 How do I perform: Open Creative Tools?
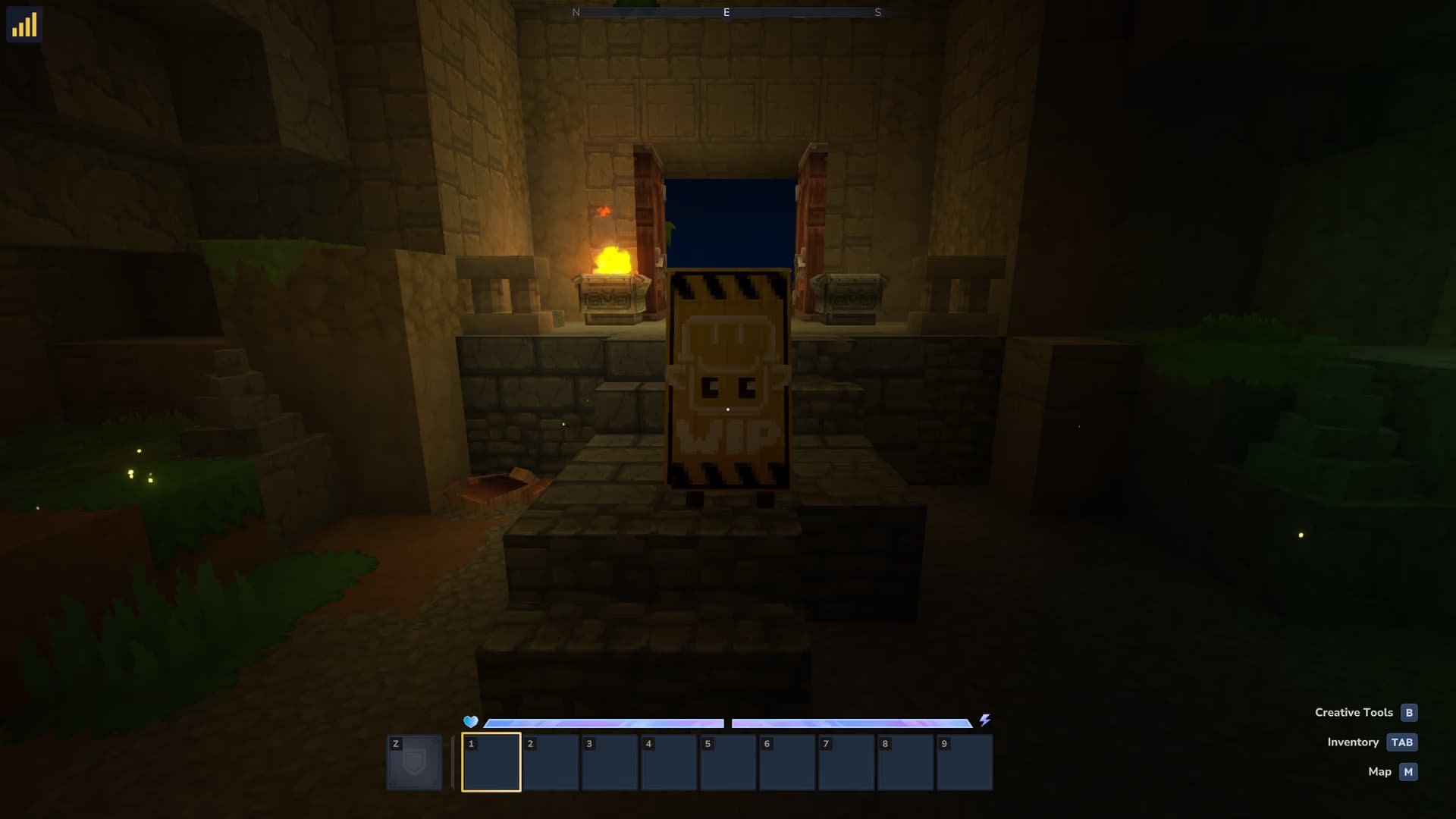[1354, 712]
